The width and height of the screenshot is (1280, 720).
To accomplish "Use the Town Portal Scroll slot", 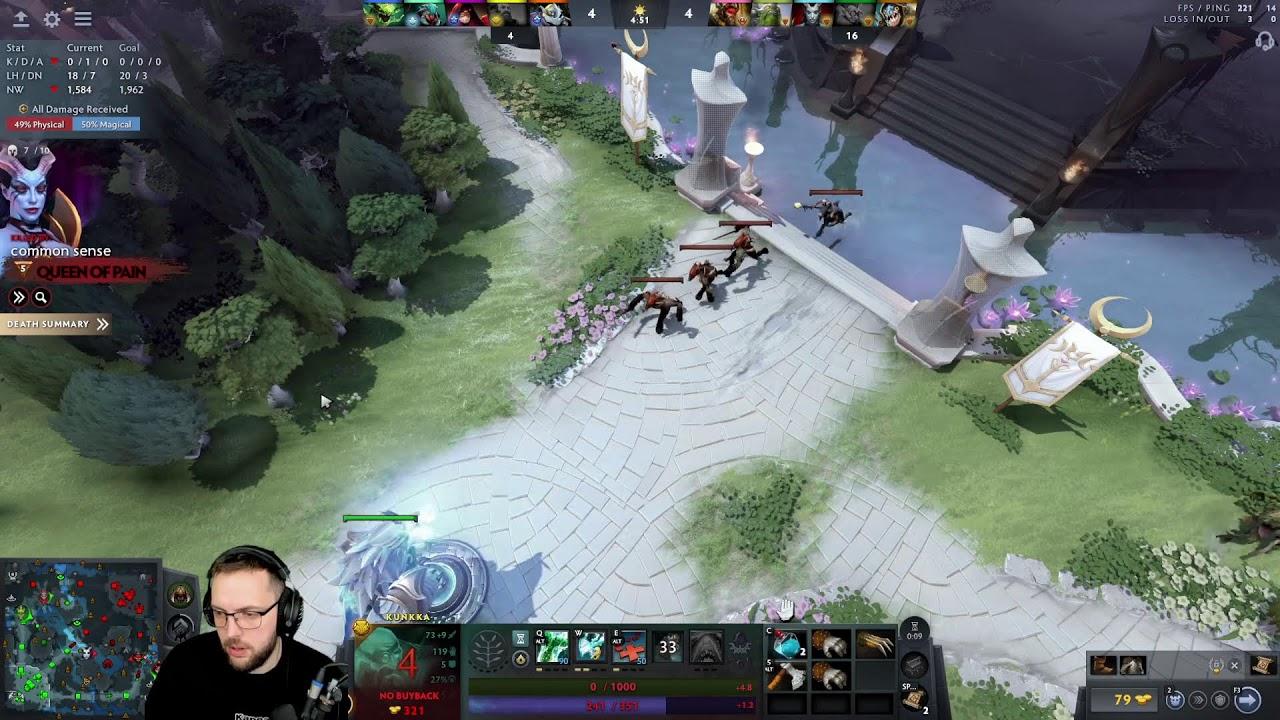I will pyautogui.click(x=913, y=698).
